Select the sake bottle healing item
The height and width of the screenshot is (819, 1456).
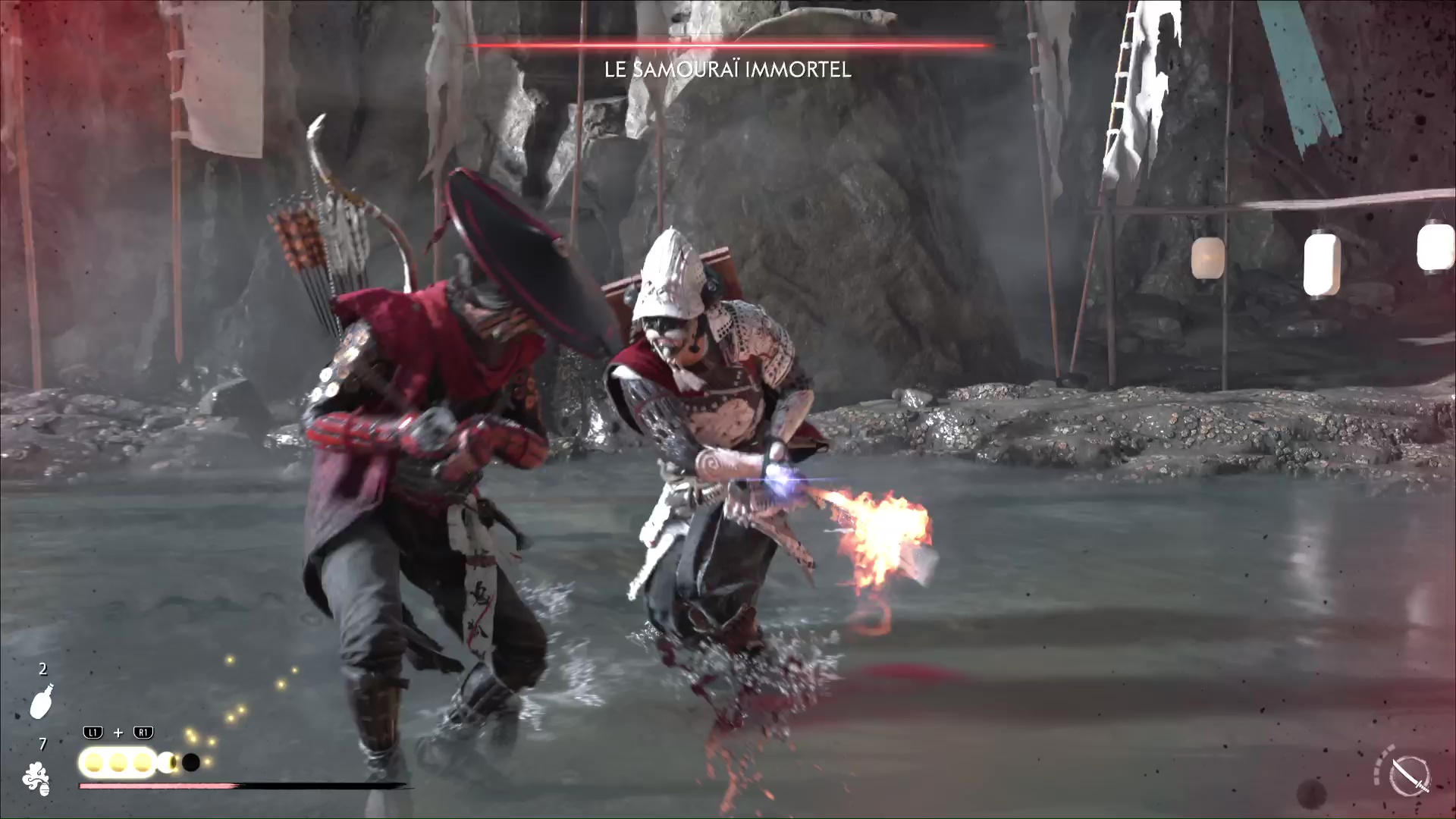(42, 701)
